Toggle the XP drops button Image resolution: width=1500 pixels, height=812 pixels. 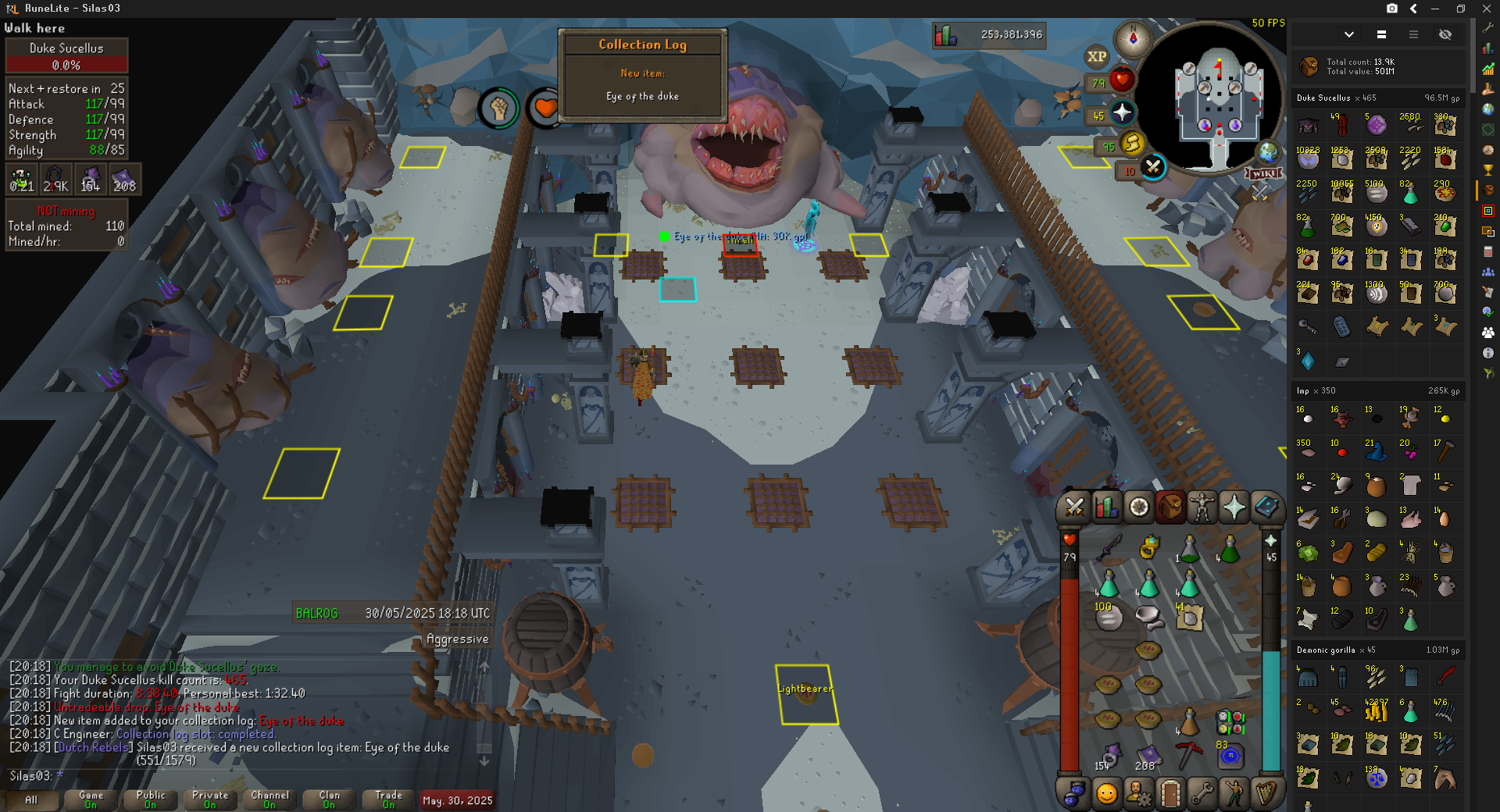coord(1097,56)
